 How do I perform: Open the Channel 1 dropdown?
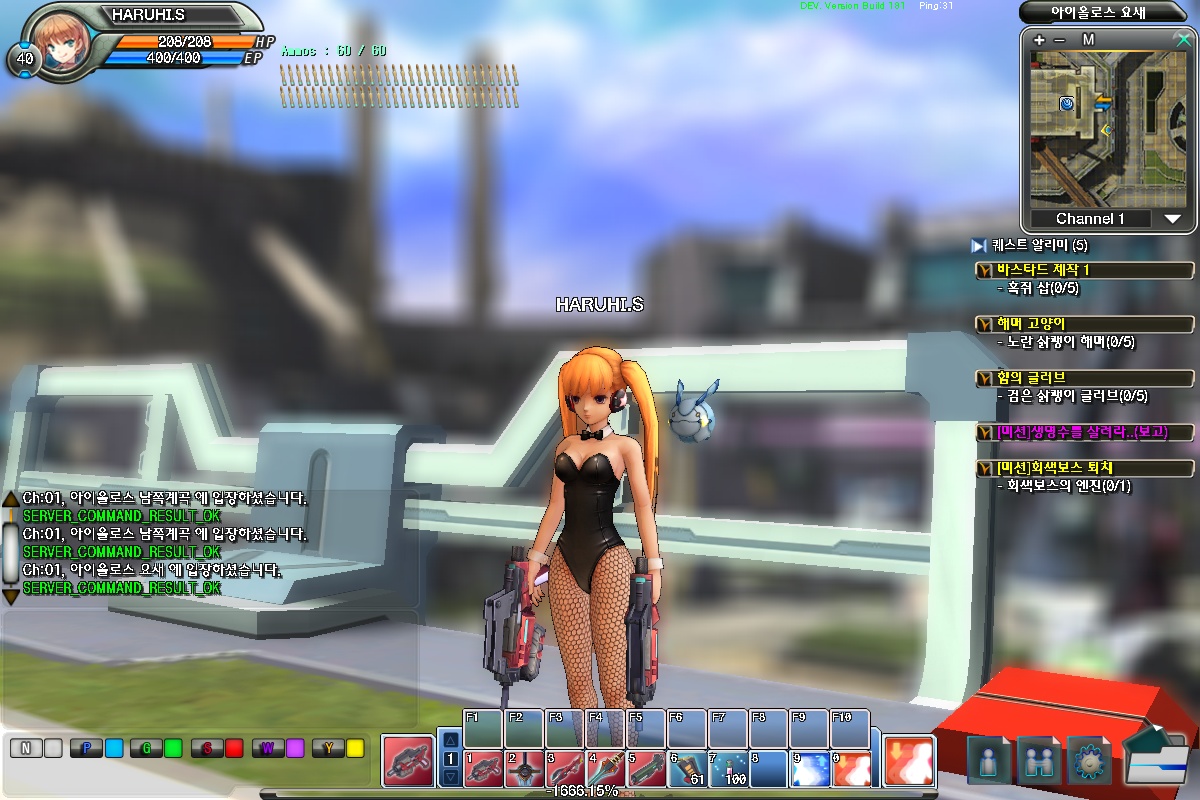click(x=1173, y=219)
